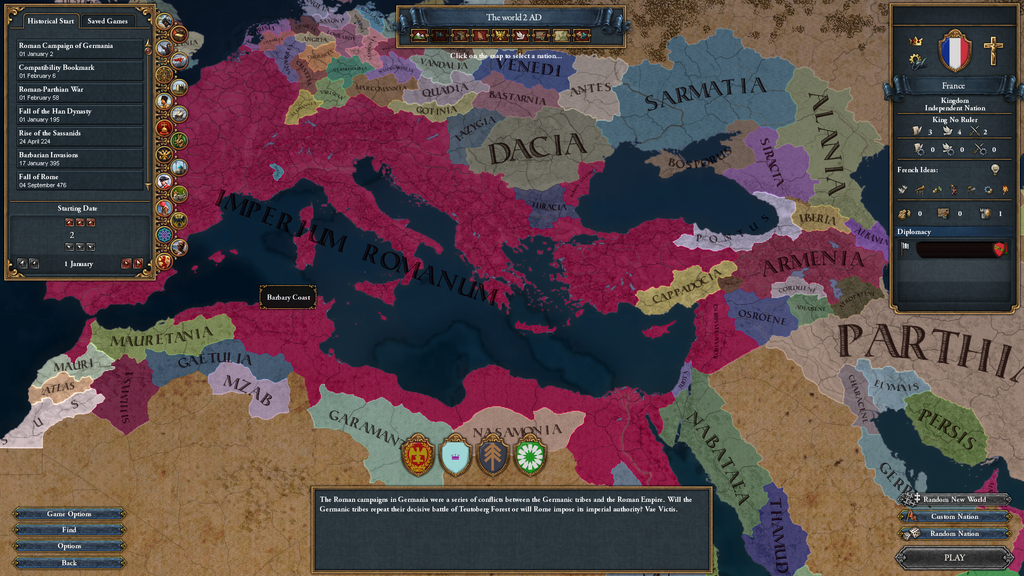Screen dimensions: 1024x576
Task: Toggle Random New World
Action: pyautogui.click(x=954, y=499)
